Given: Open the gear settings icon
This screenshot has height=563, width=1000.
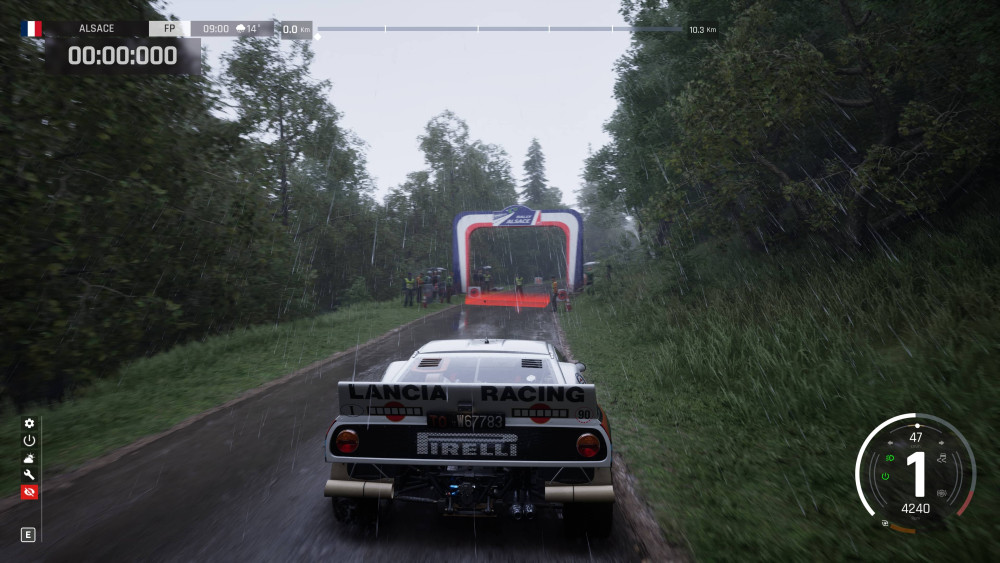Looking at the screenshot, I should (x=29, y=423).
